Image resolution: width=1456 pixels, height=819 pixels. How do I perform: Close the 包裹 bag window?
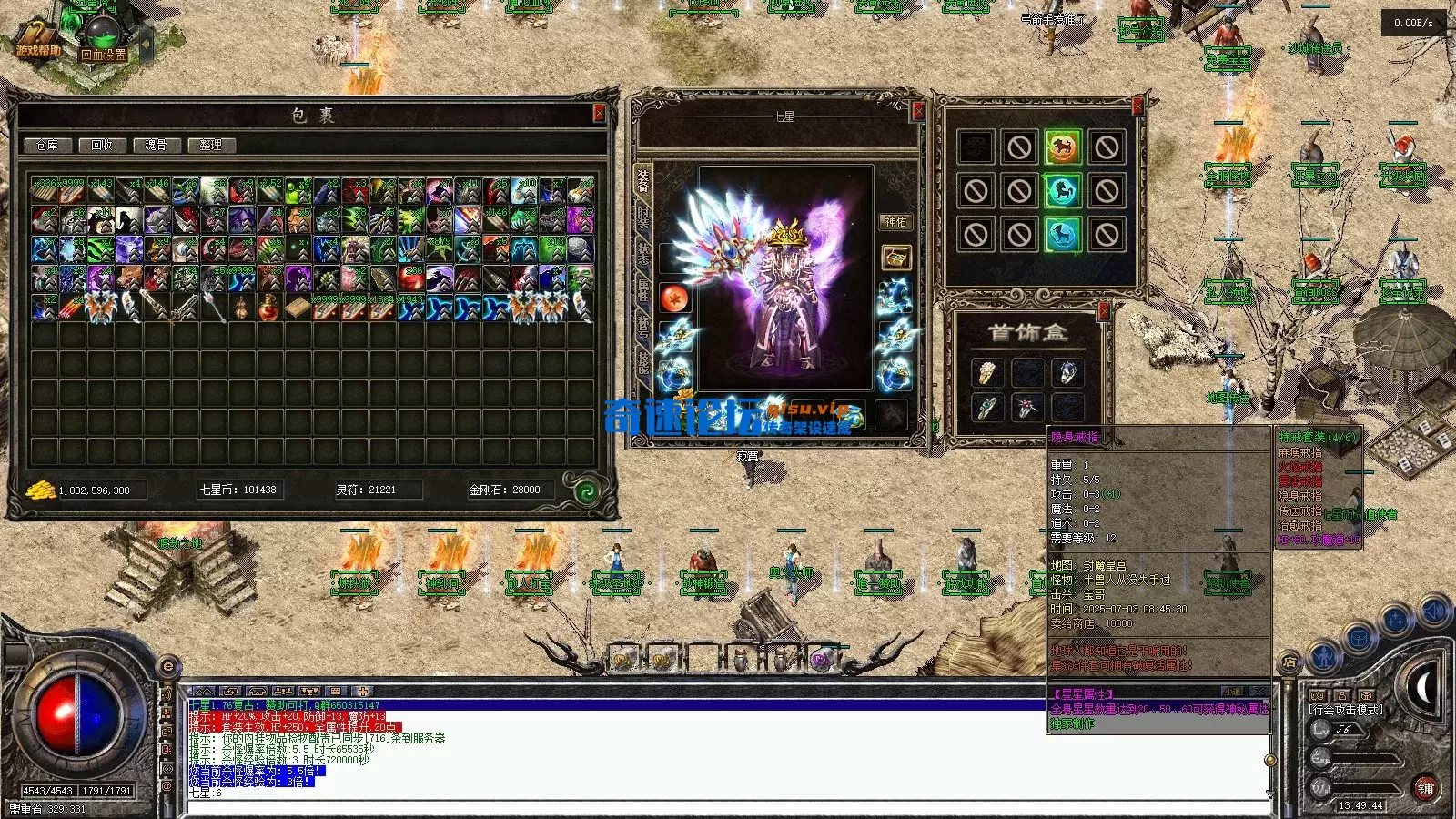pos(599,113)
